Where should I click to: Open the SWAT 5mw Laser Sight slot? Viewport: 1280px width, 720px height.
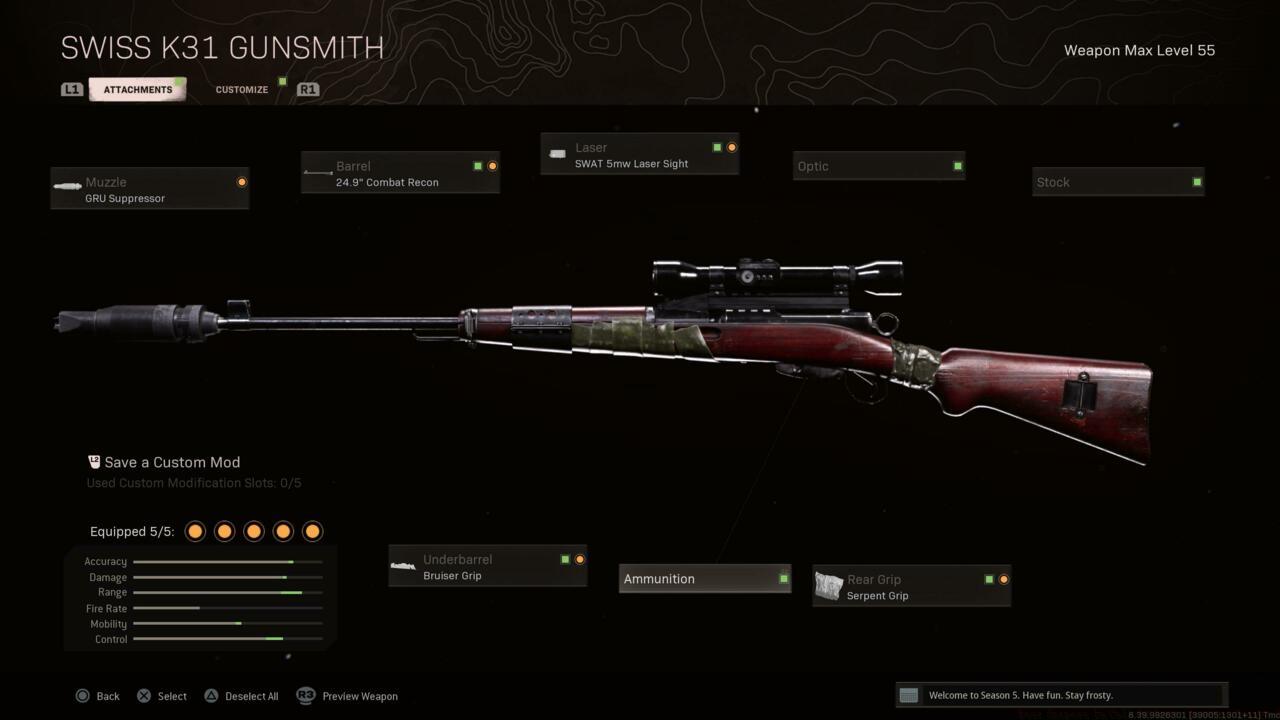coord(639,154)
